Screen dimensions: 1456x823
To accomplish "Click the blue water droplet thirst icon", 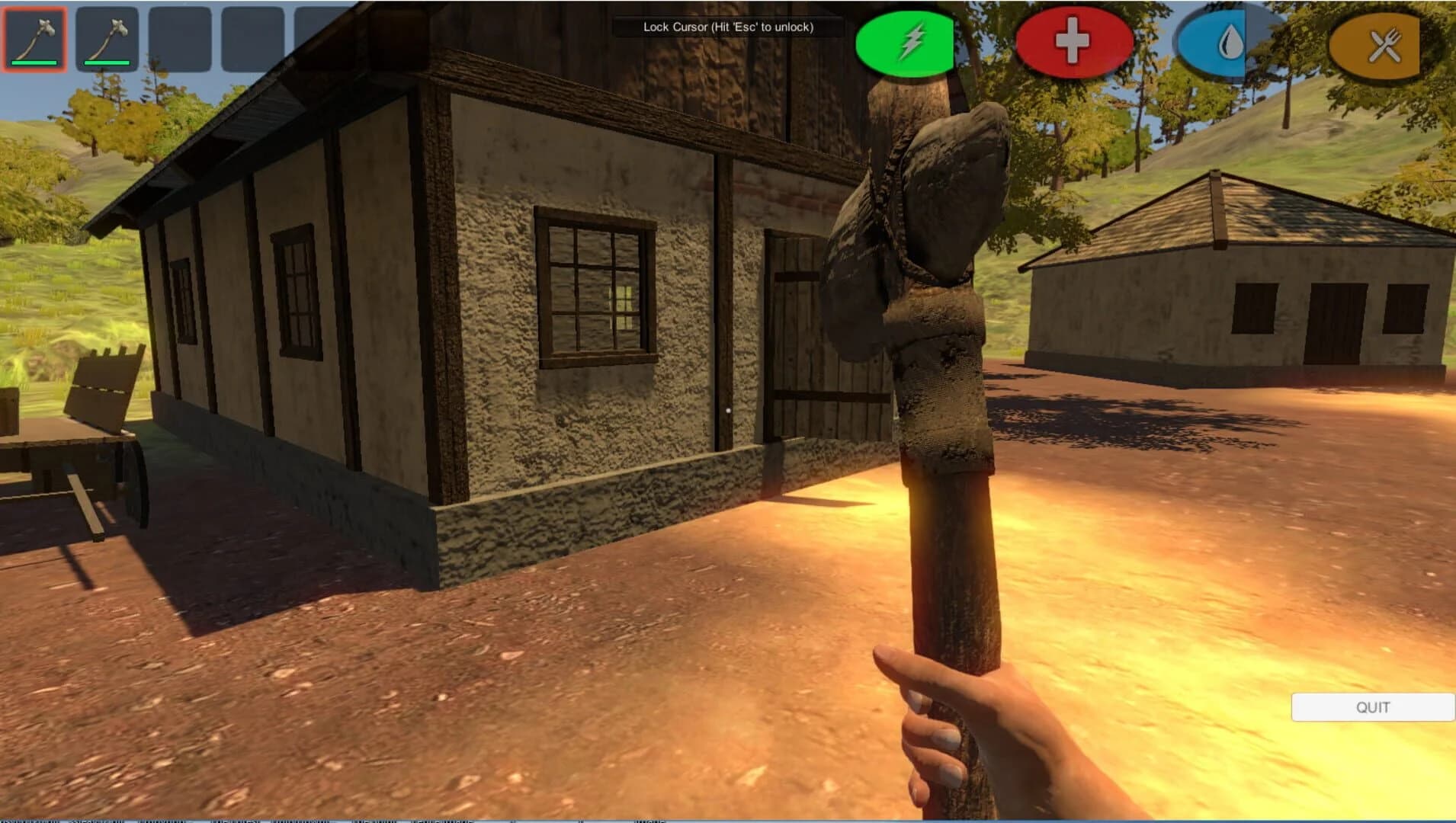I will tap(1230, 42).
